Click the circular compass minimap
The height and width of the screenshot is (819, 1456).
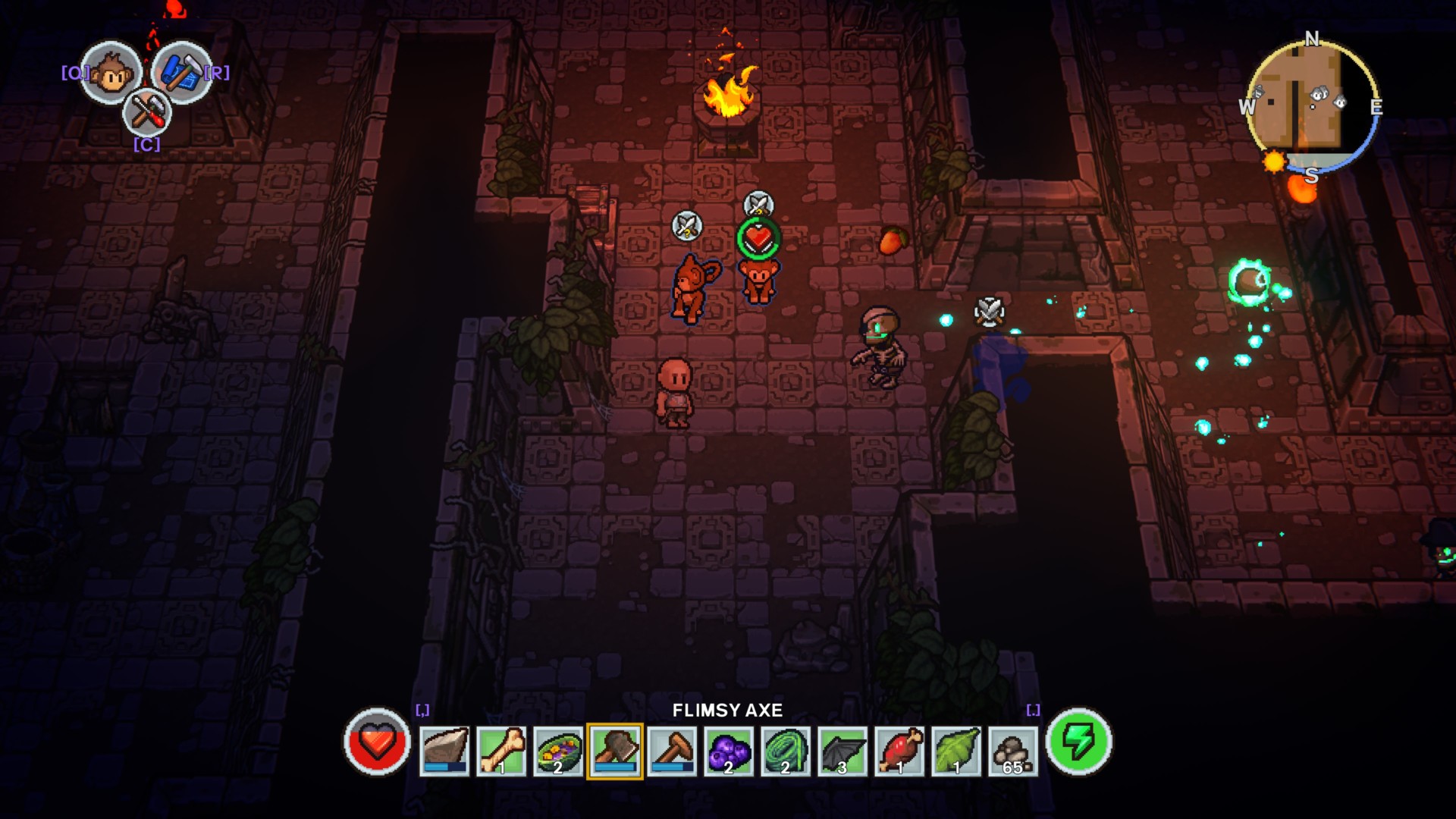(x=1312, y=105)
